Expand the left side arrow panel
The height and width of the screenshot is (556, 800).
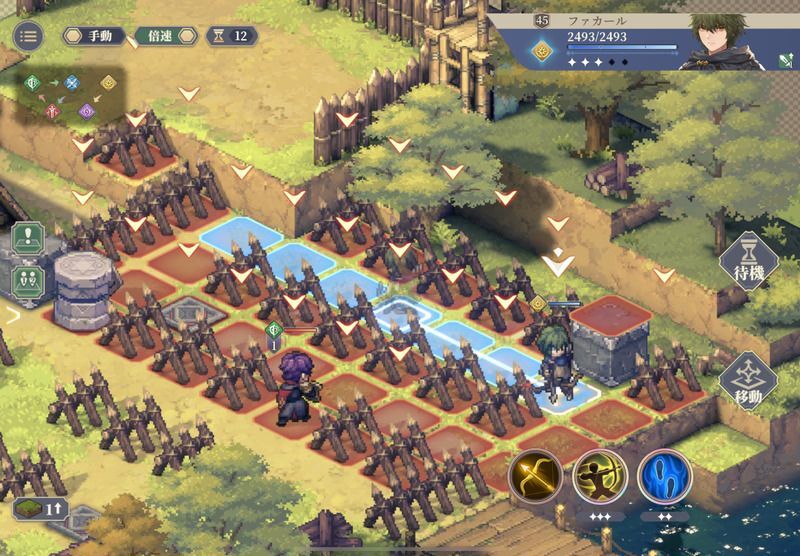pyautogui.click(x=12, y=315)
